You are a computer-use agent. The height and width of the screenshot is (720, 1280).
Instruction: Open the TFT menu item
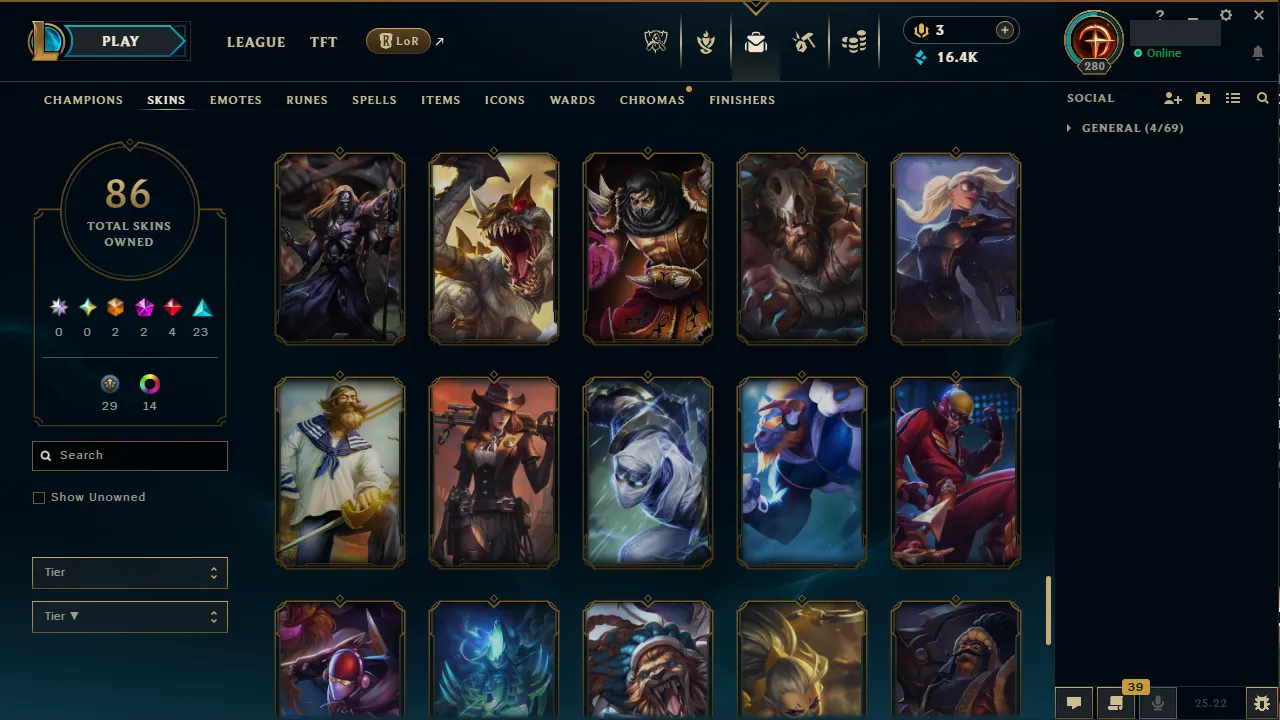323,42
